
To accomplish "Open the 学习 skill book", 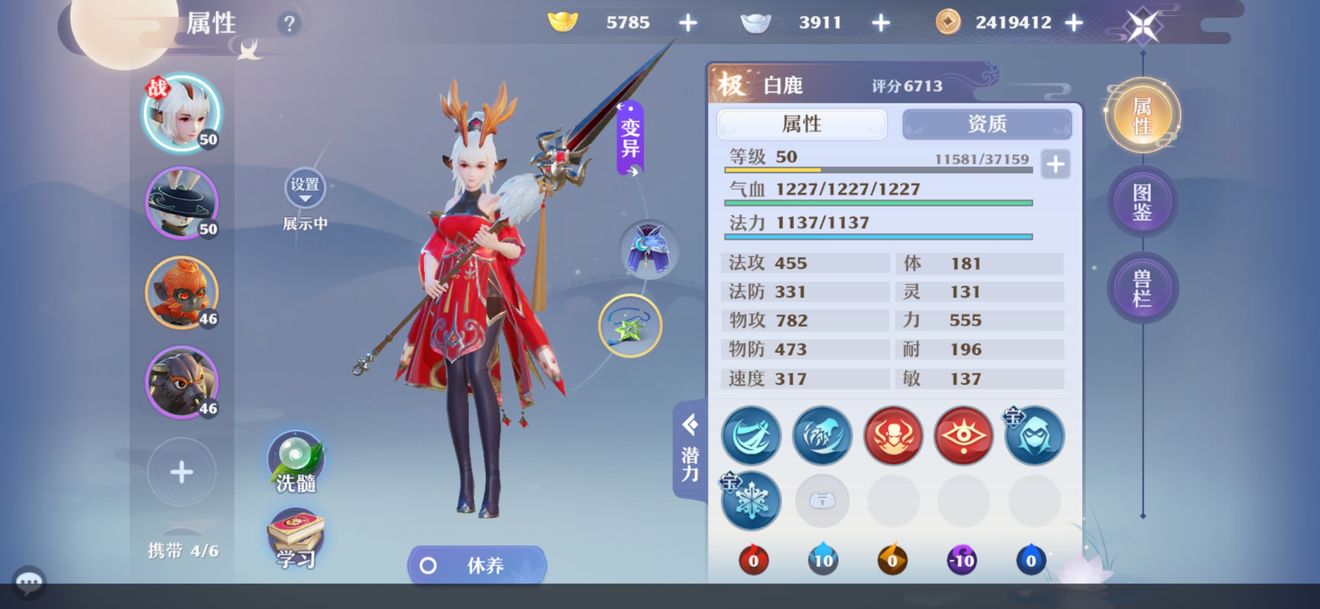I will (296, 539).
